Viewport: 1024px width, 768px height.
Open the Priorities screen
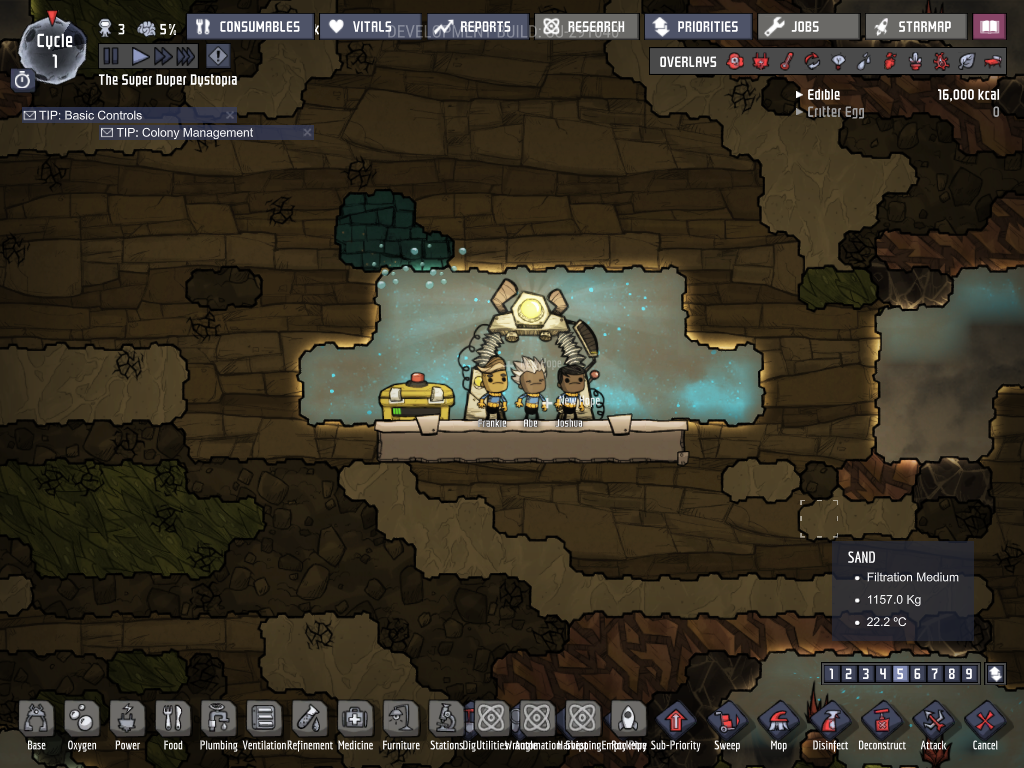pos(697,27)
